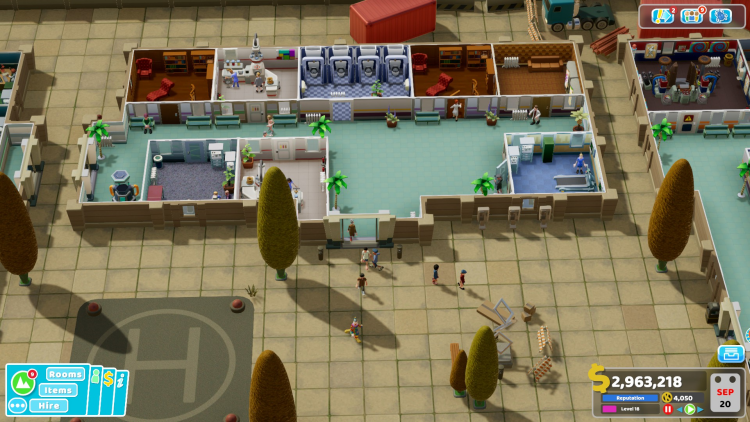This screenshot has height=422, width=750.
Task: Open the exclamation-mark alerts icon
Action: (662, 16)
